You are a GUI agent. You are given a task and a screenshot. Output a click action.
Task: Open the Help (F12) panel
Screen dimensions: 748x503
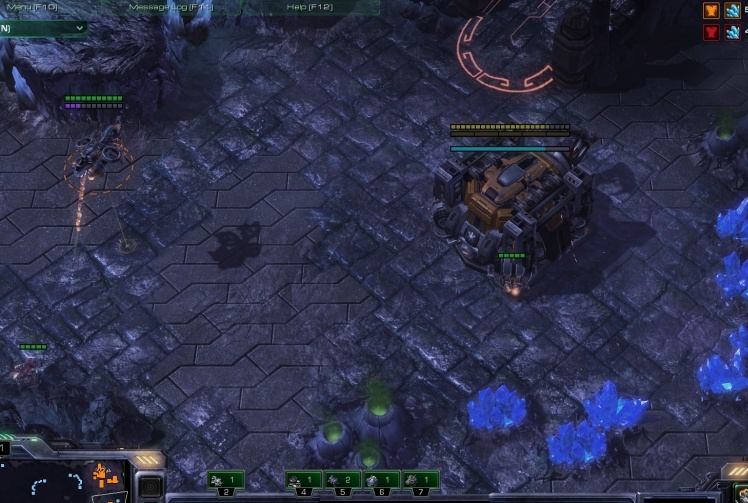tap(309, 7)
